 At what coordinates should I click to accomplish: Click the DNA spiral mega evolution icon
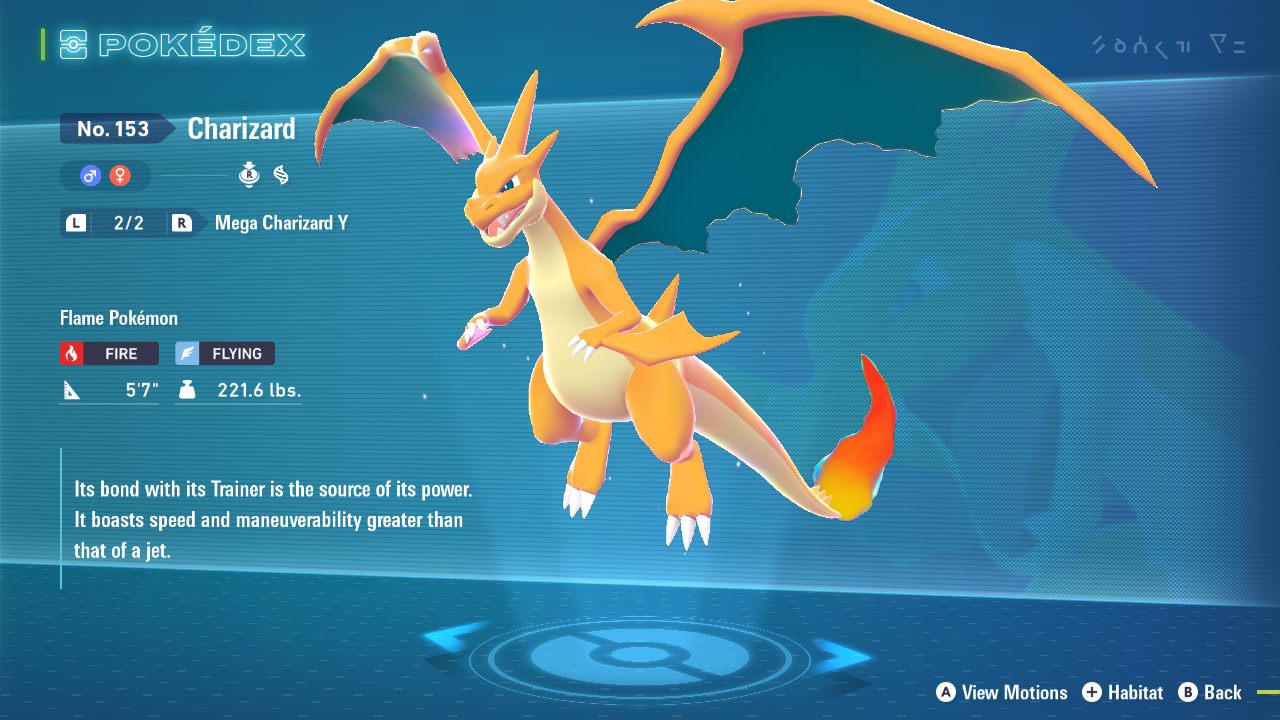(281, 174)
